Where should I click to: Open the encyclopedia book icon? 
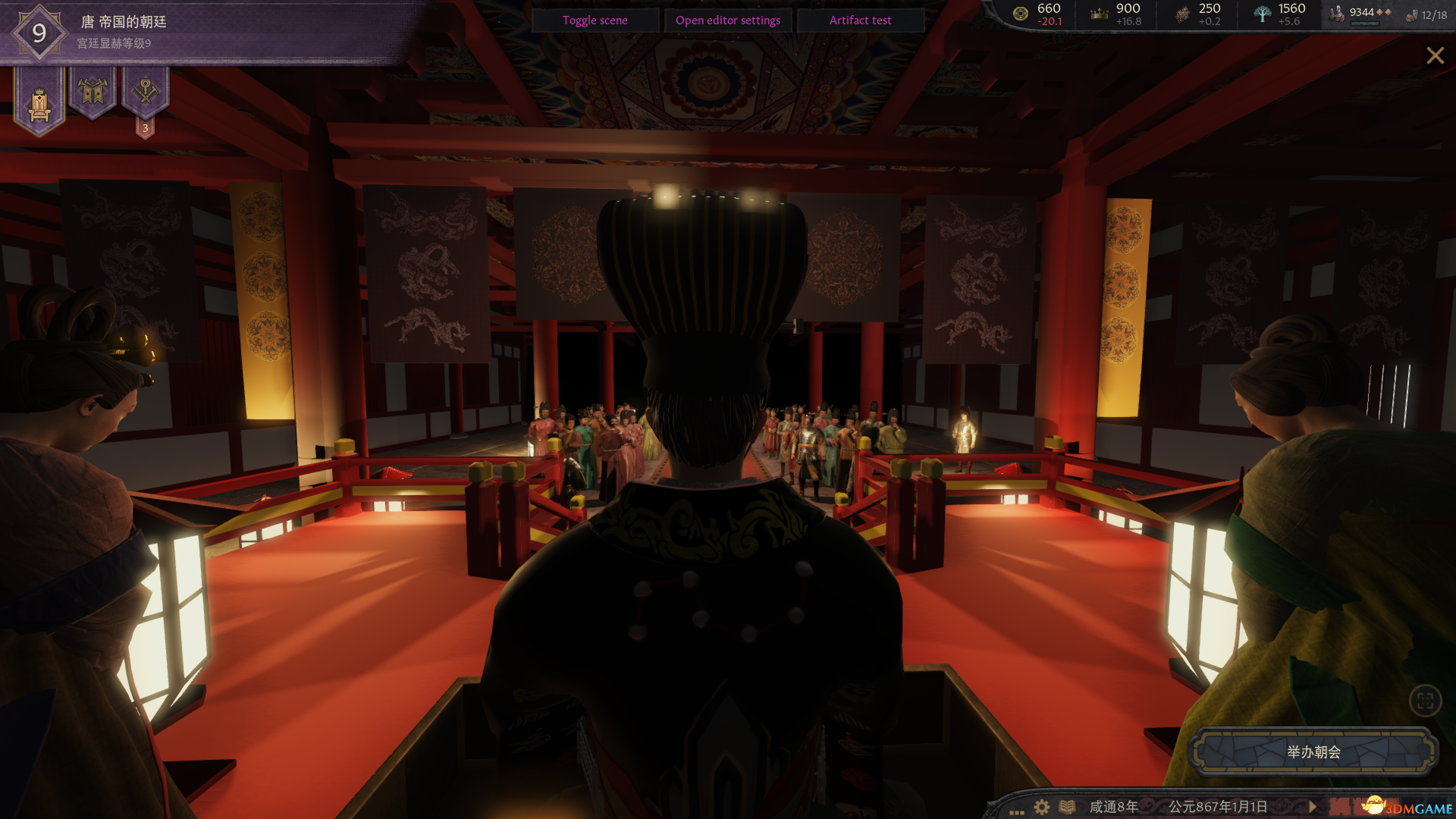1068,808
